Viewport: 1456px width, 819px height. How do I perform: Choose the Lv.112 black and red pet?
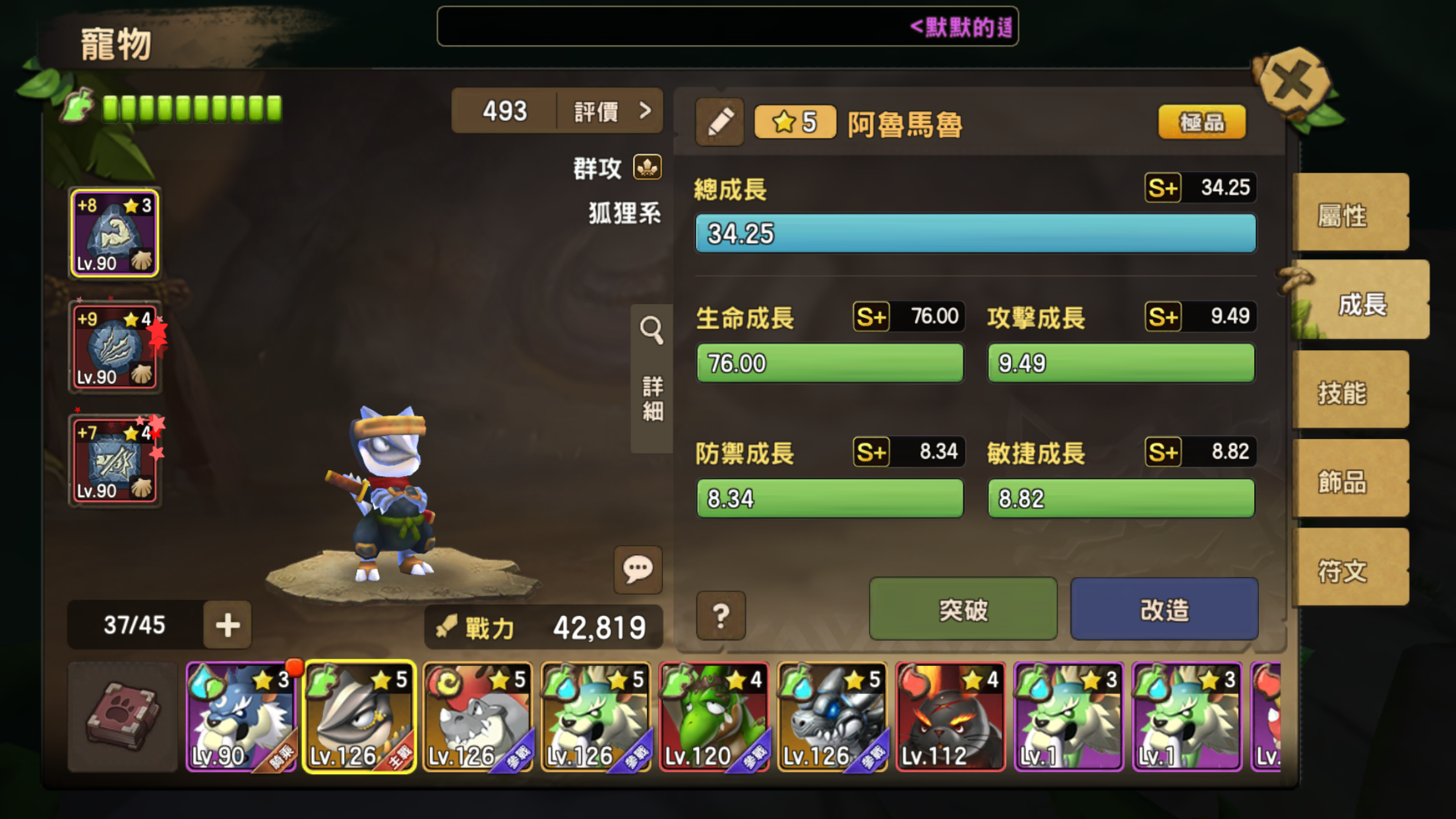coord(950,717)
